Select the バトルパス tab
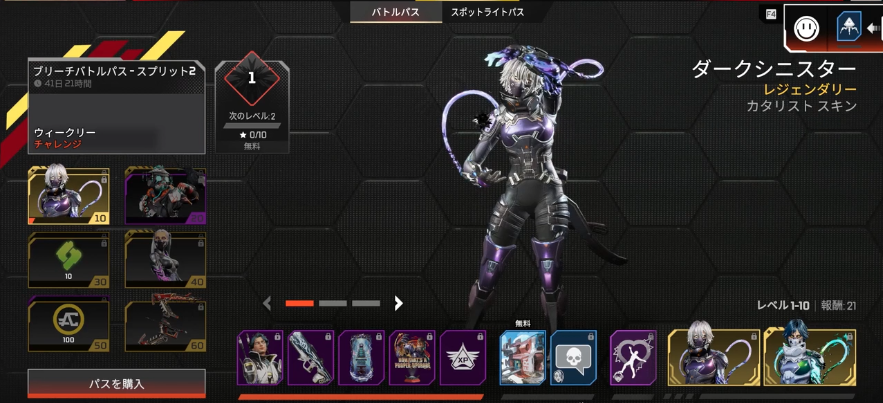 pos(396,13)
